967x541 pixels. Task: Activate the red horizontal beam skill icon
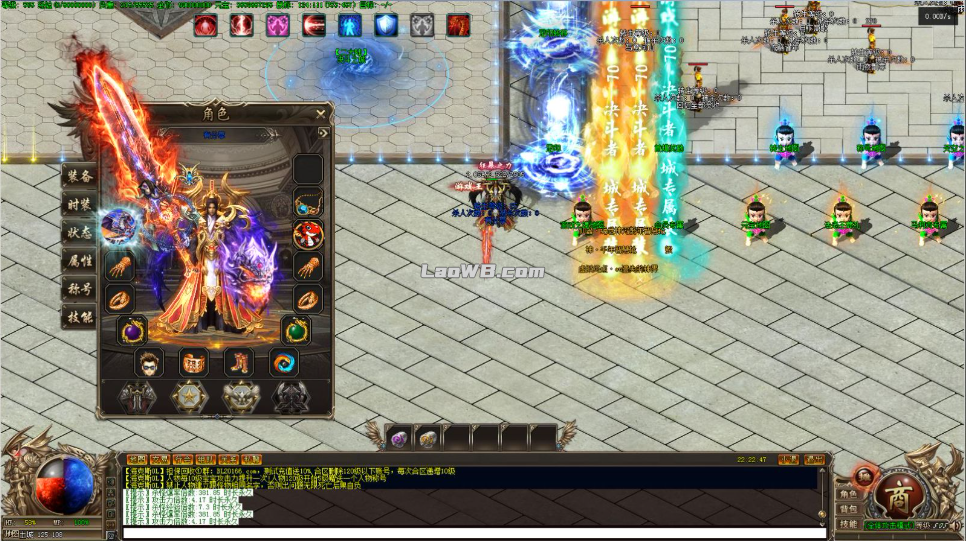pyautogui.click(x=314, y=25)
